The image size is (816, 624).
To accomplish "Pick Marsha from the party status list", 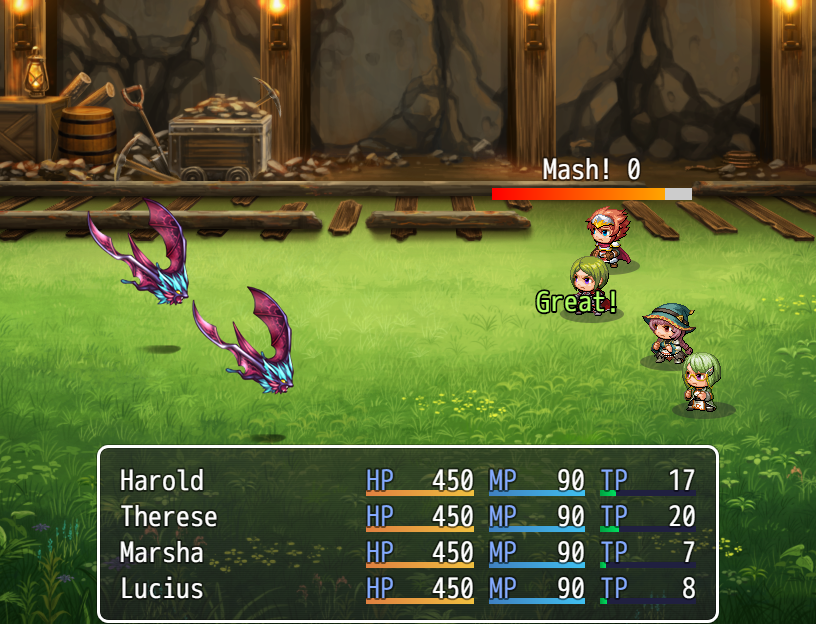I will (x=162, y=553).
